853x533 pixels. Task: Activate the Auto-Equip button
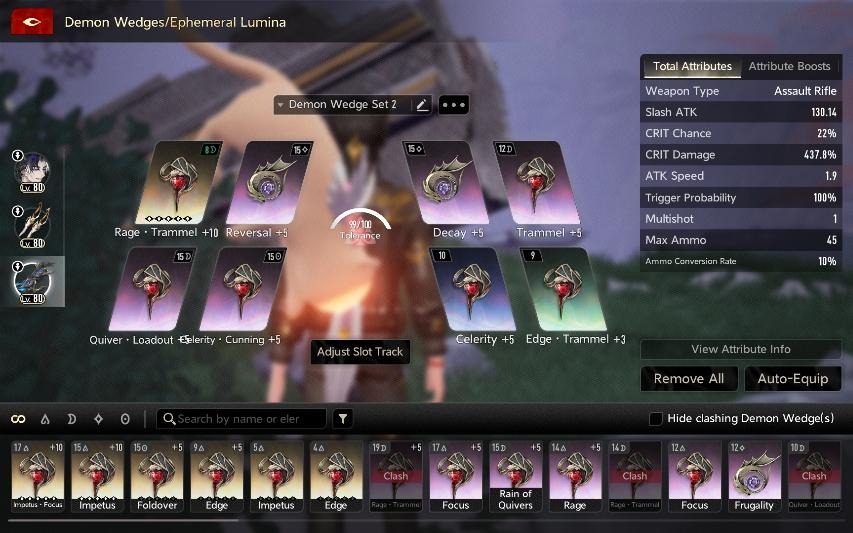click(792, 379)
